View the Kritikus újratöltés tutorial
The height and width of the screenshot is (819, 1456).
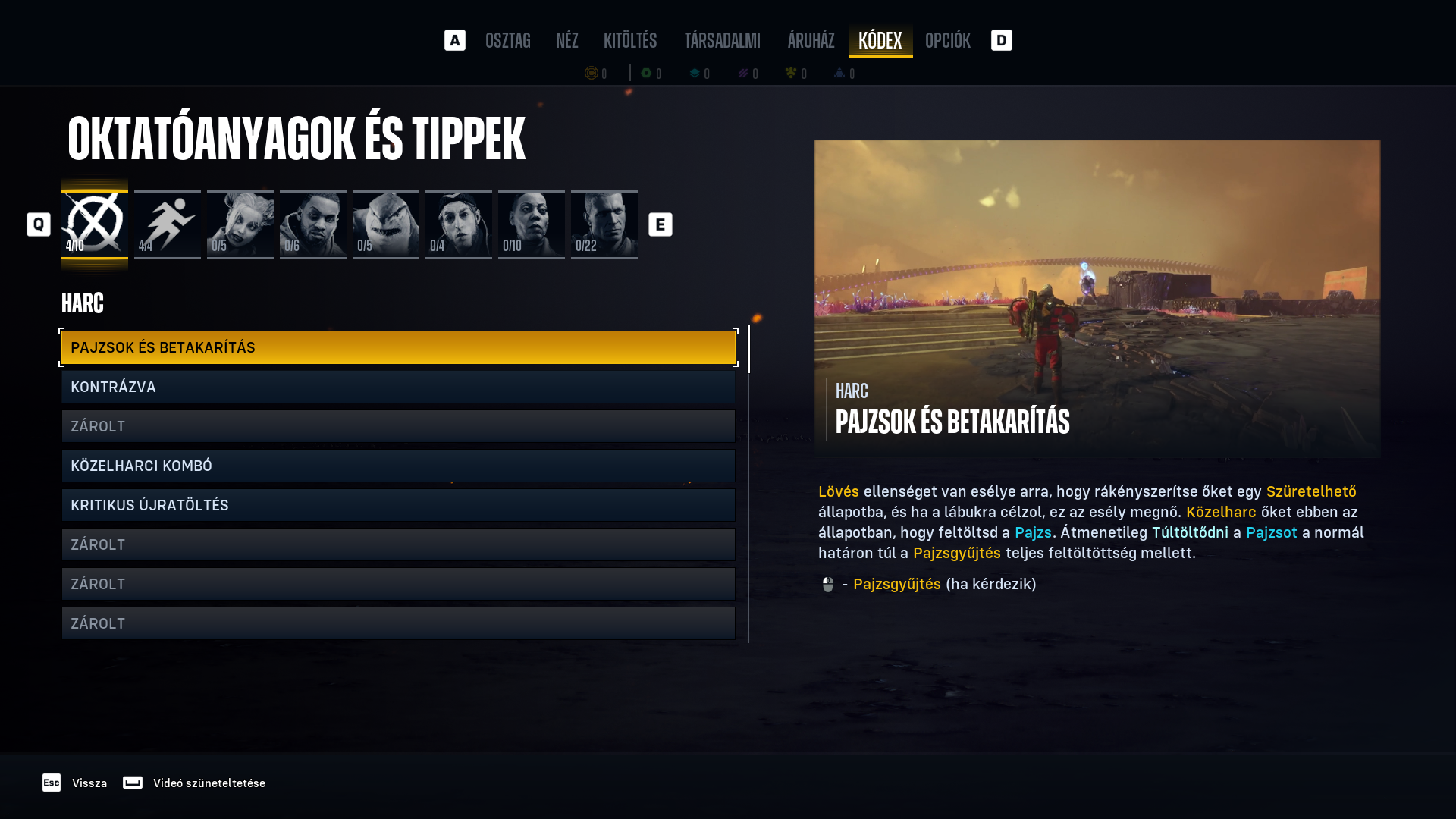398,505
